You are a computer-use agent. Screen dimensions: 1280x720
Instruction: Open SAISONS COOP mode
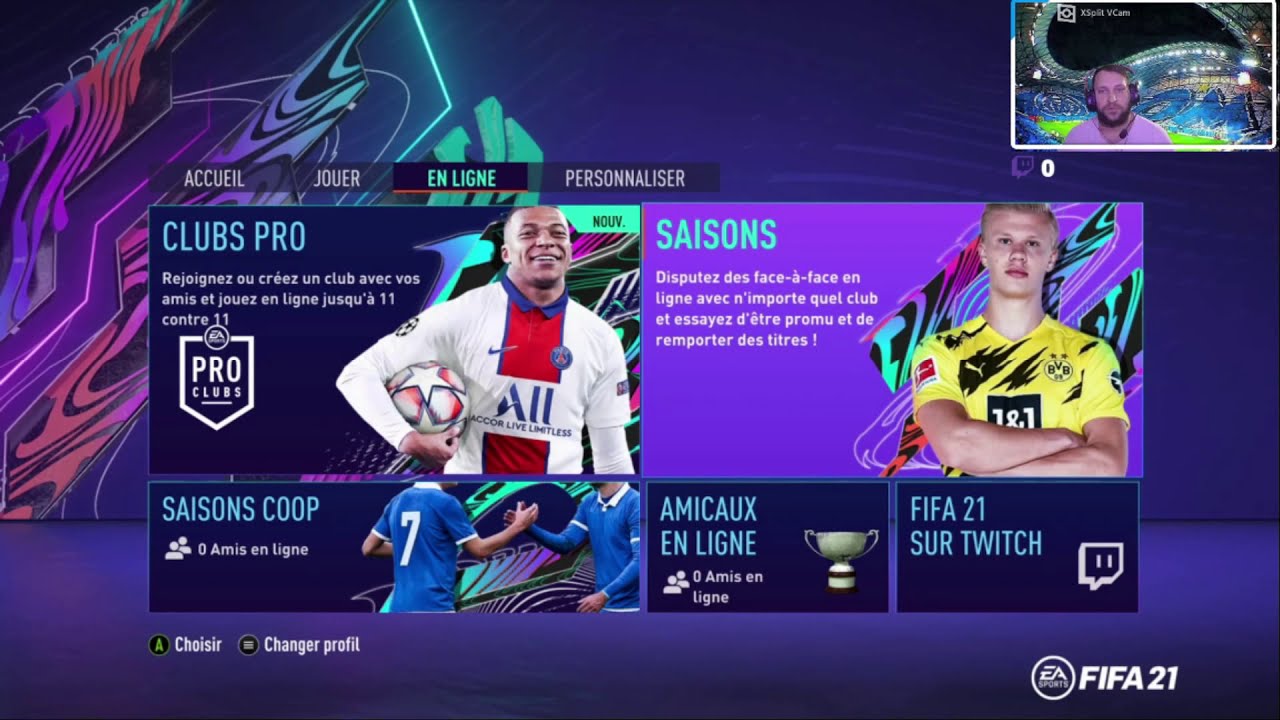(390, 548)
